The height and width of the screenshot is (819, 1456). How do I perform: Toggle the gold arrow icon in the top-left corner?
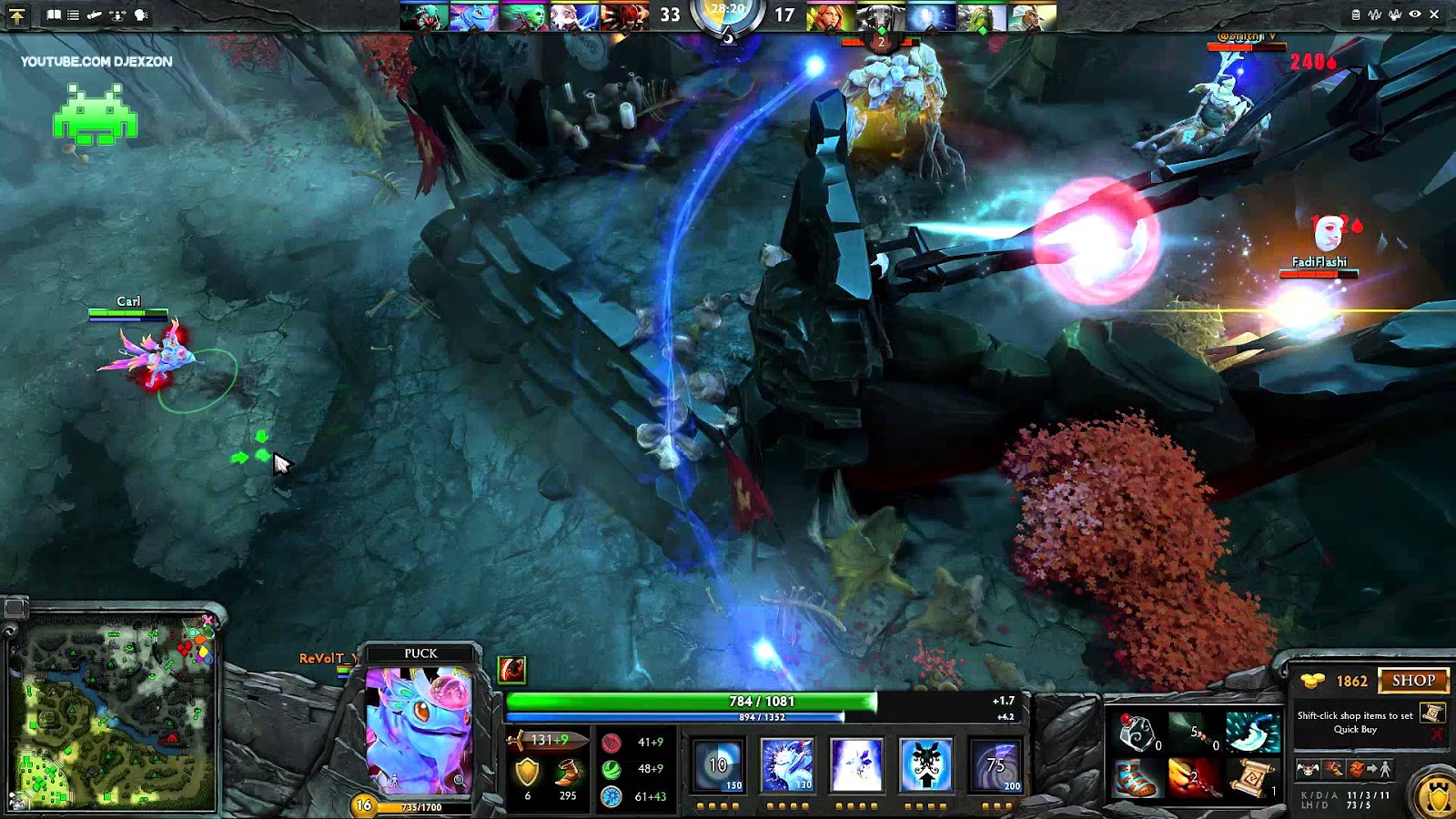(x=16, y=15)
